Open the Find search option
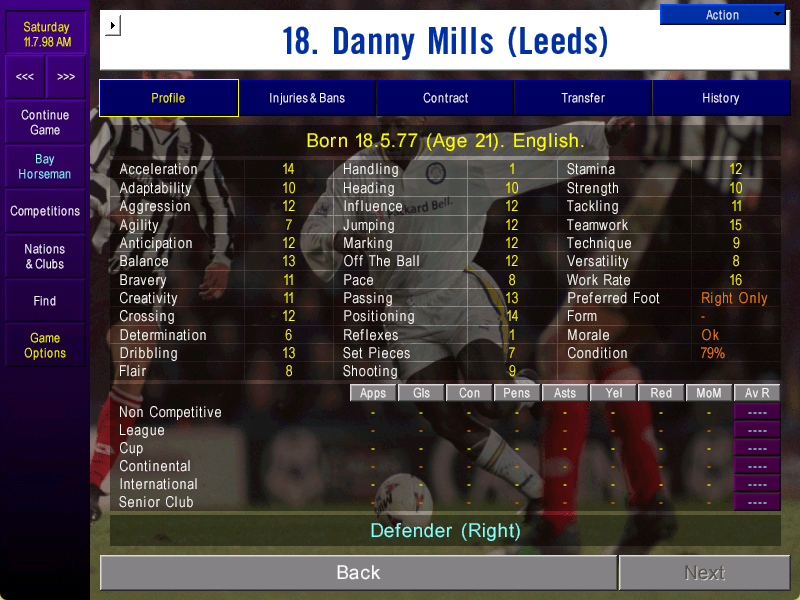Image resolution: width=800 pixels, height=600 pixels. pyautogui.click(x=45, y=300)
